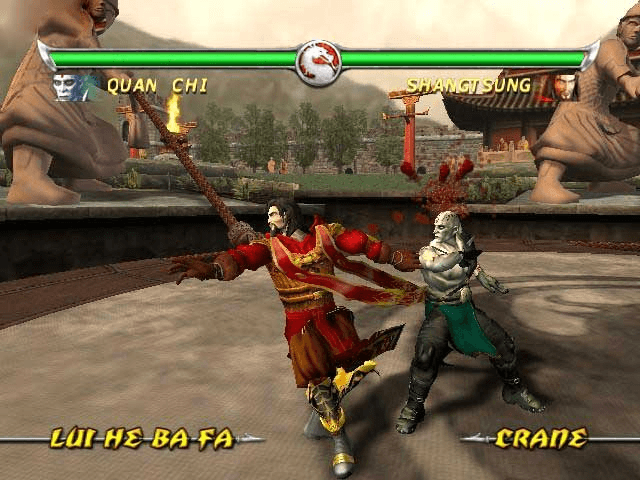Choose the Crane fighting style label
The width and height of the screenshot is (640, 480).
540,438
